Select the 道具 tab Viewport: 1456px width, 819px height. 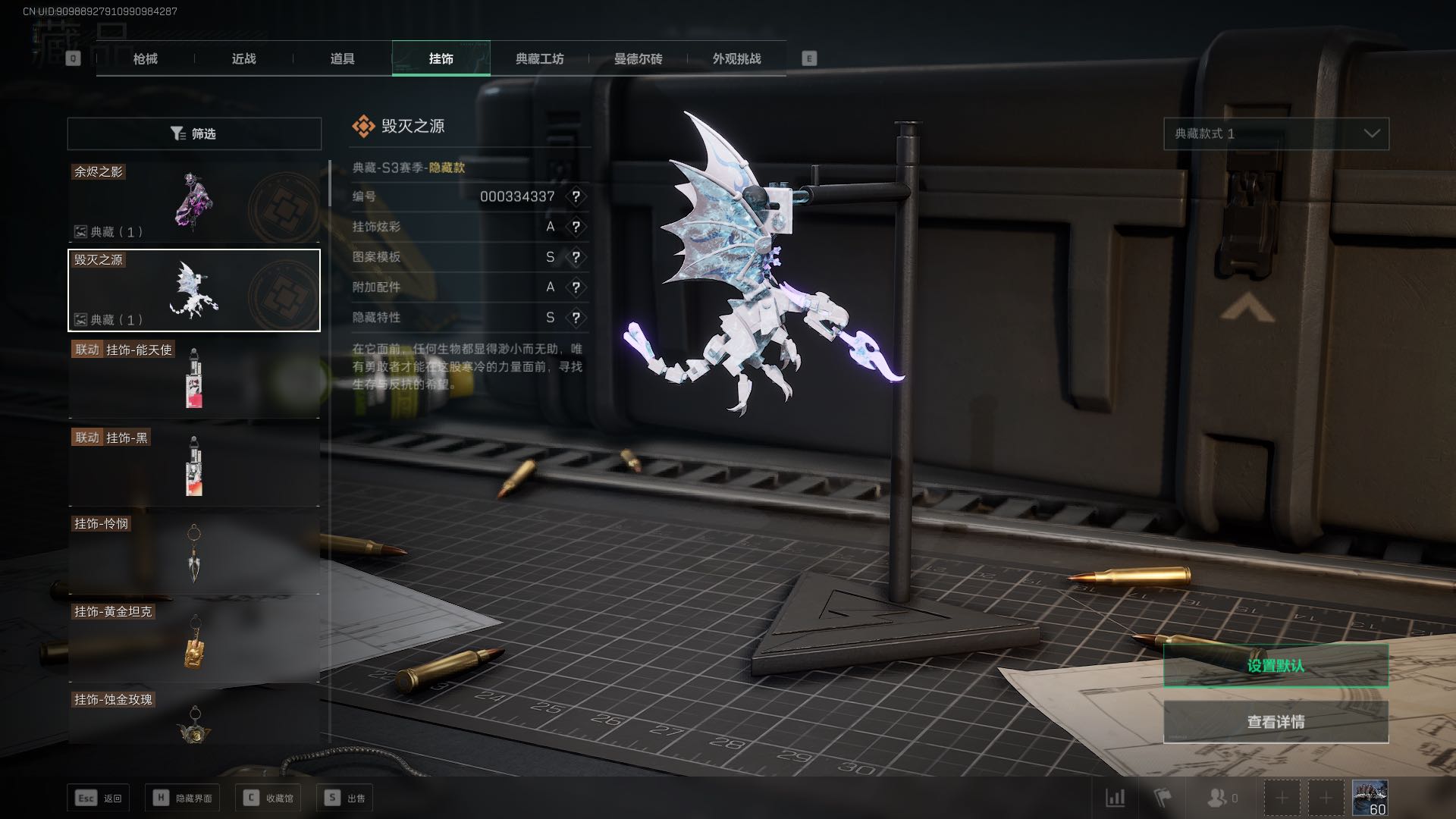[342, 58]
